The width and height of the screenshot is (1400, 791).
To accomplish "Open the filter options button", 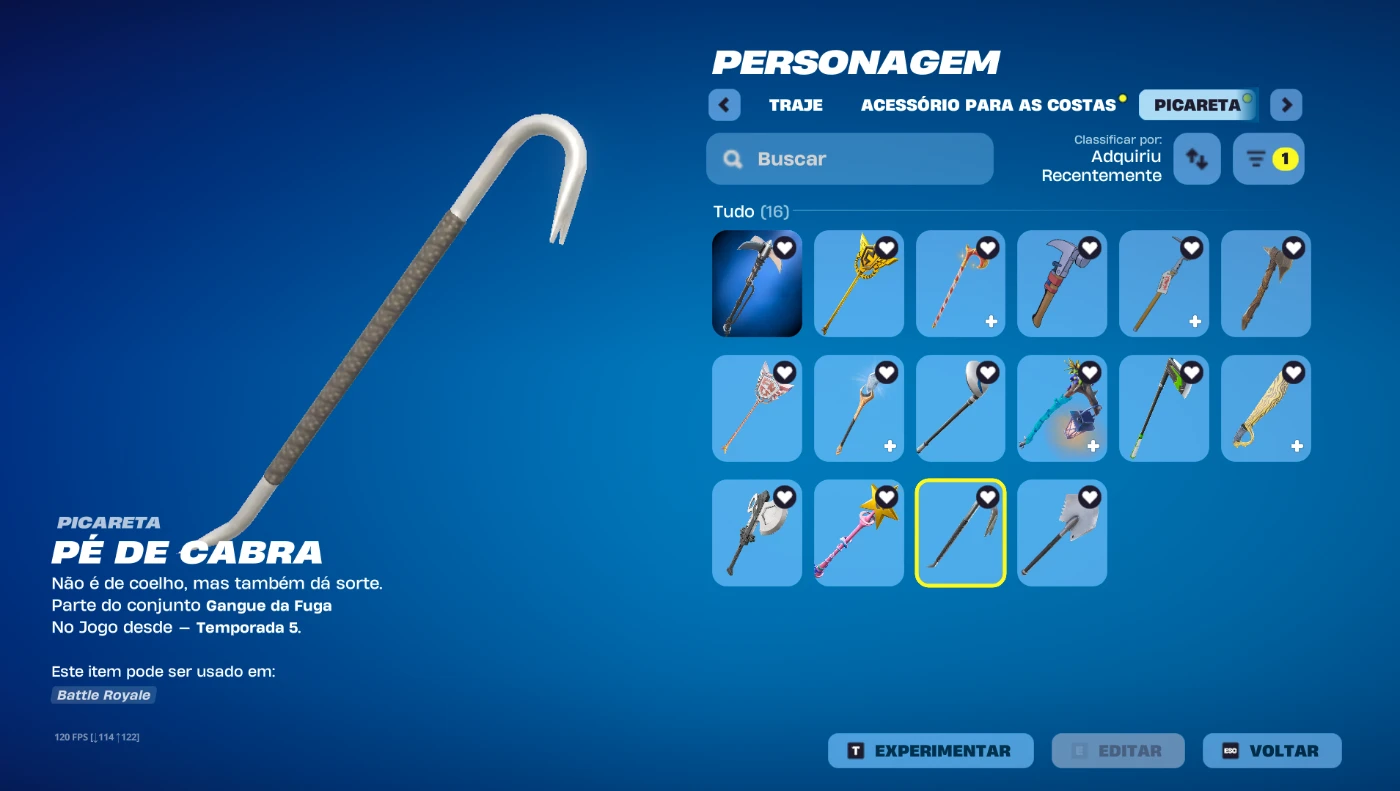I will coord(1268,159).
